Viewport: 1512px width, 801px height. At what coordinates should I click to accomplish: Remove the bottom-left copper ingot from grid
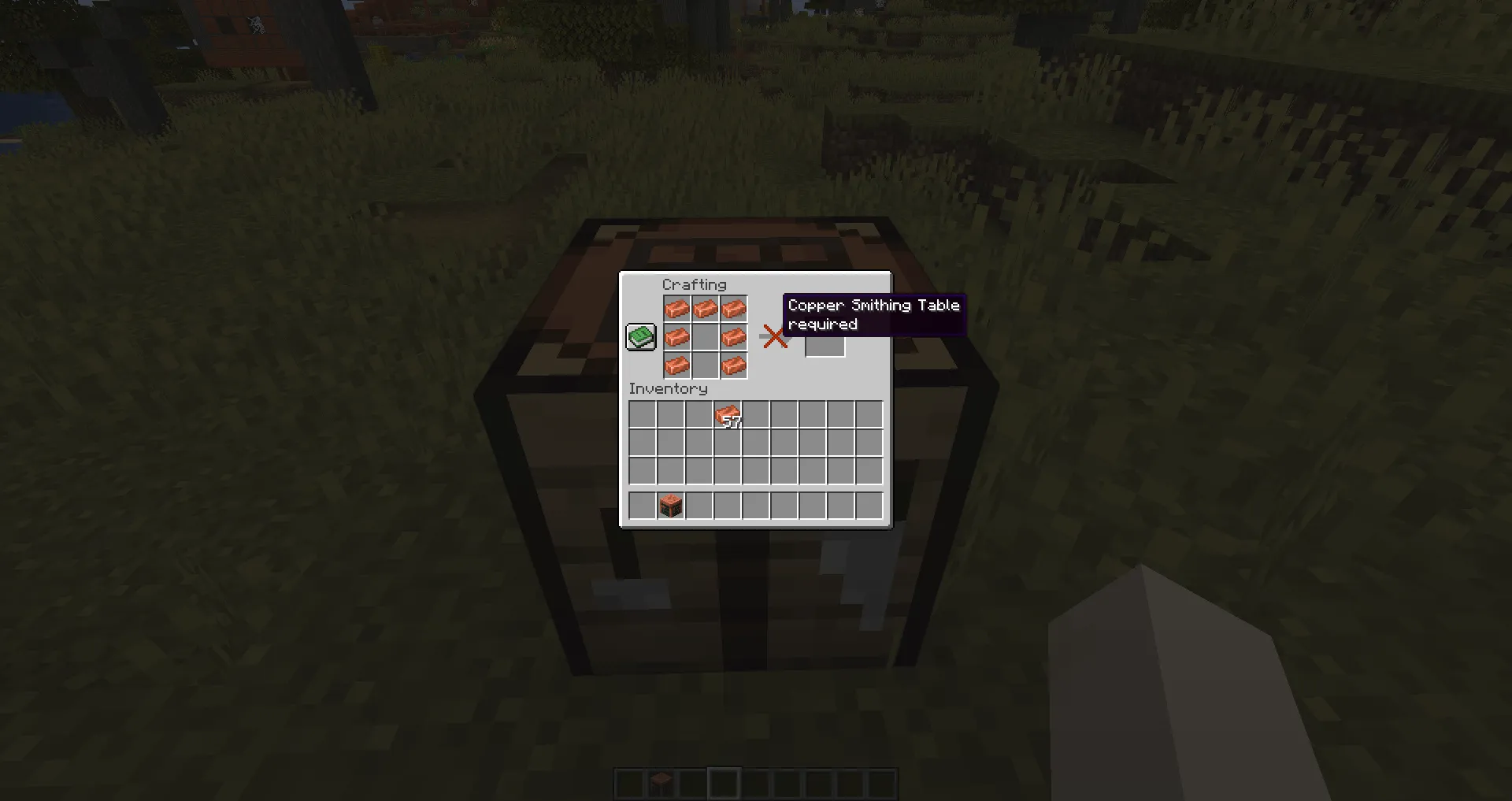(x=677, y=365)
